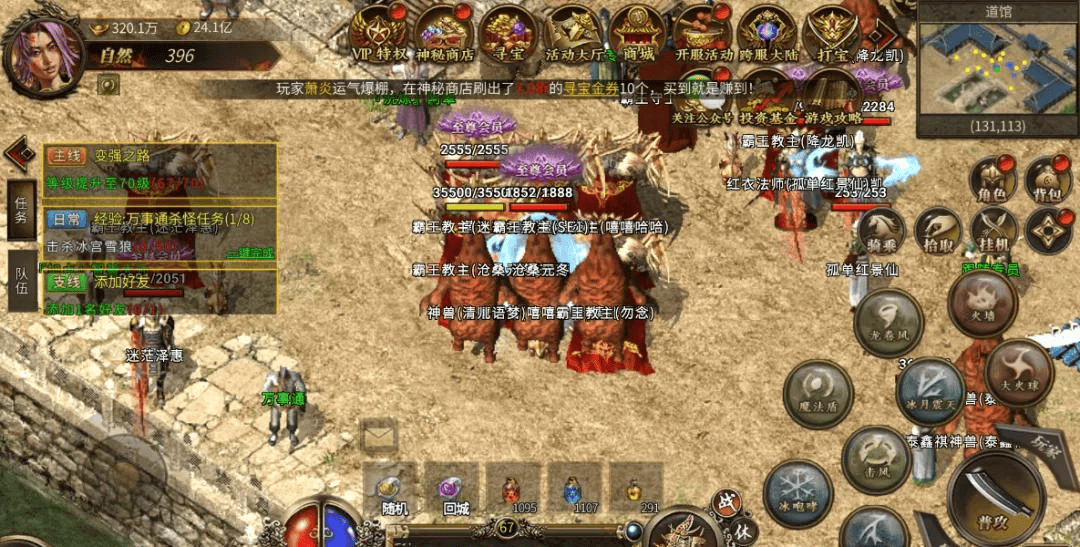
Task: Open the 投资基金 investment fund icon
Action: pyautogui.click(x=768, y=97)
